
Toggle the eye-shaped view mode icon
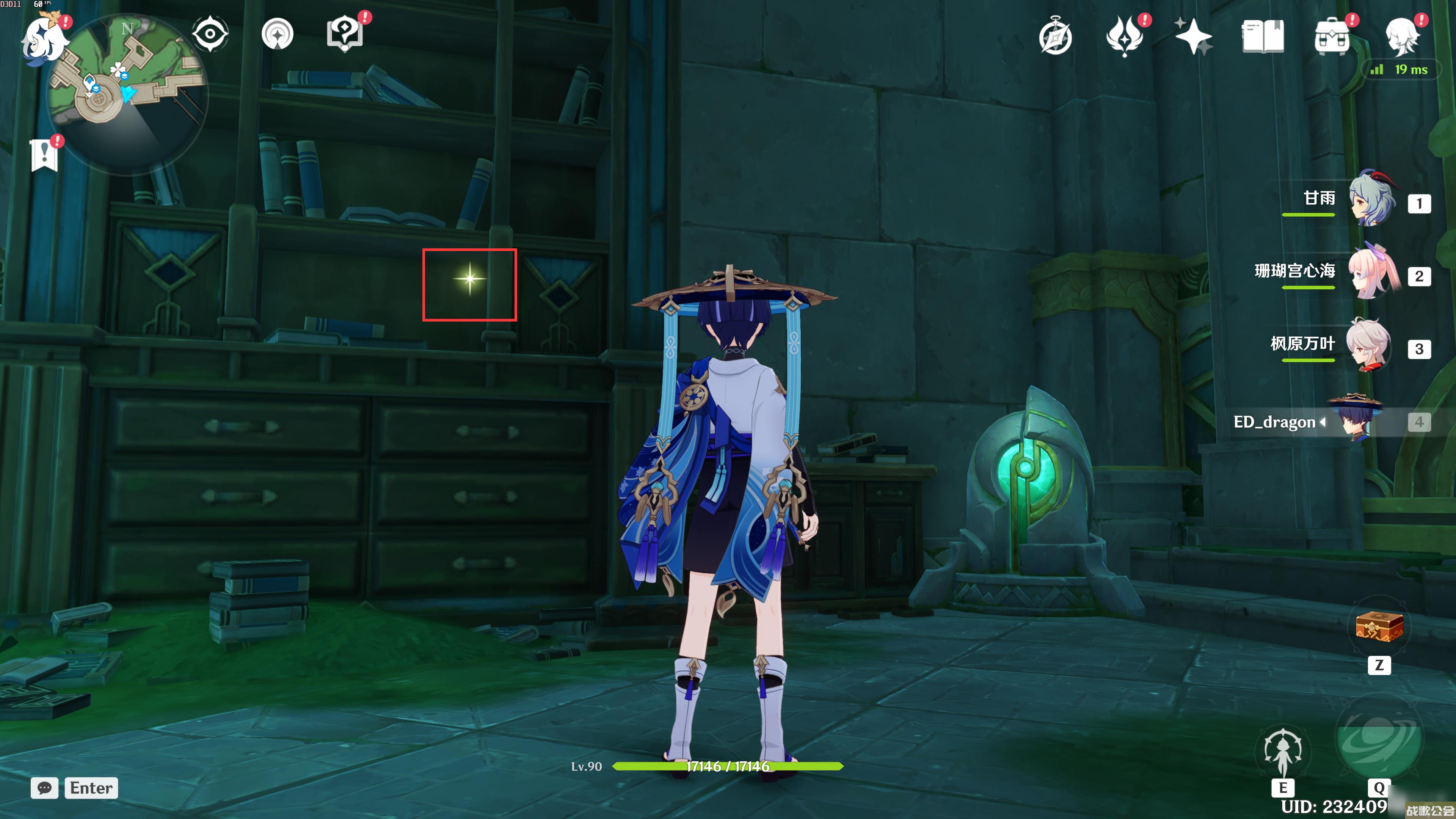tap(210, 35)
